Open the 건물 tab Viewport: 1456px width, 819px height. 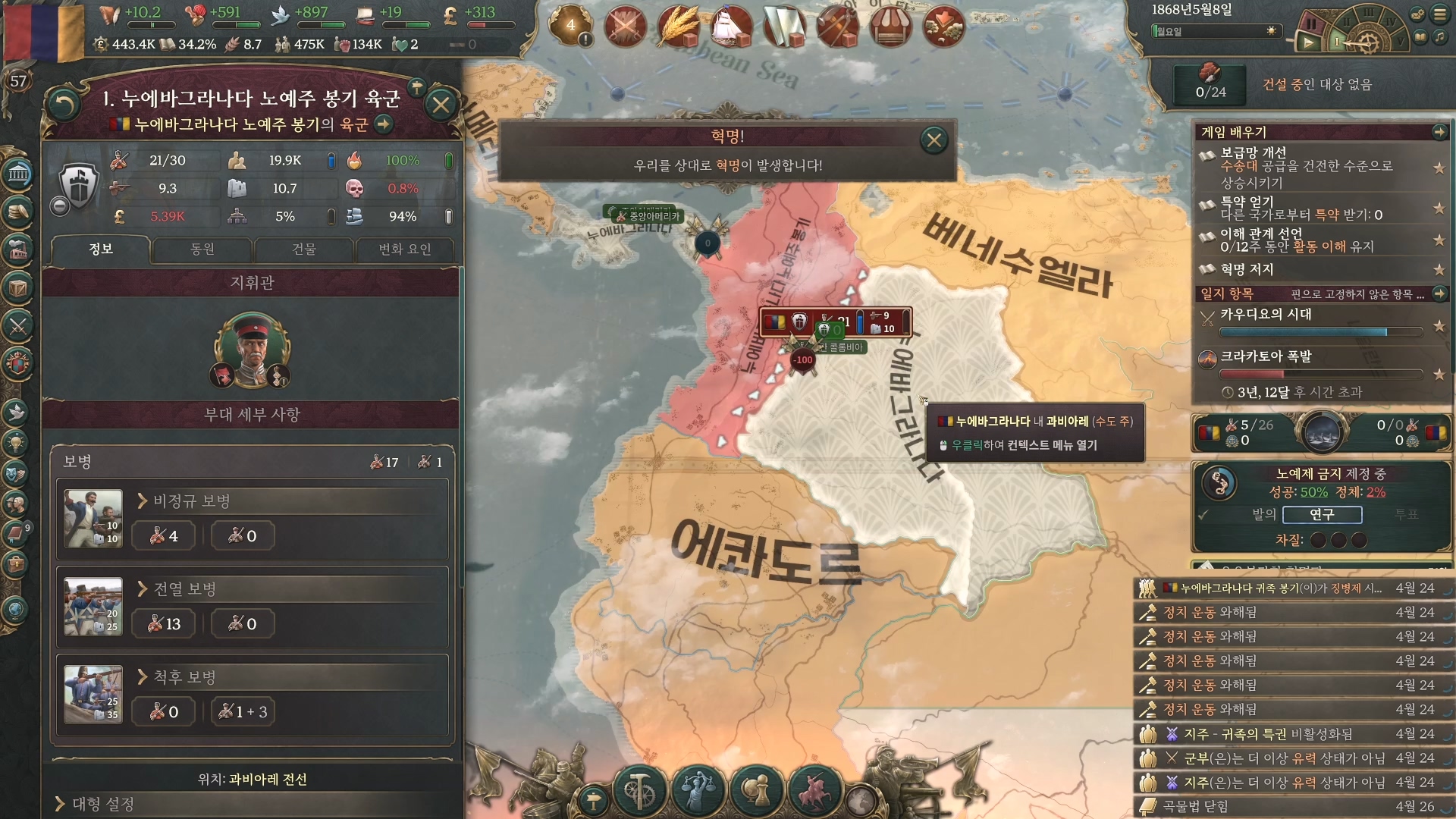point(304,249)
